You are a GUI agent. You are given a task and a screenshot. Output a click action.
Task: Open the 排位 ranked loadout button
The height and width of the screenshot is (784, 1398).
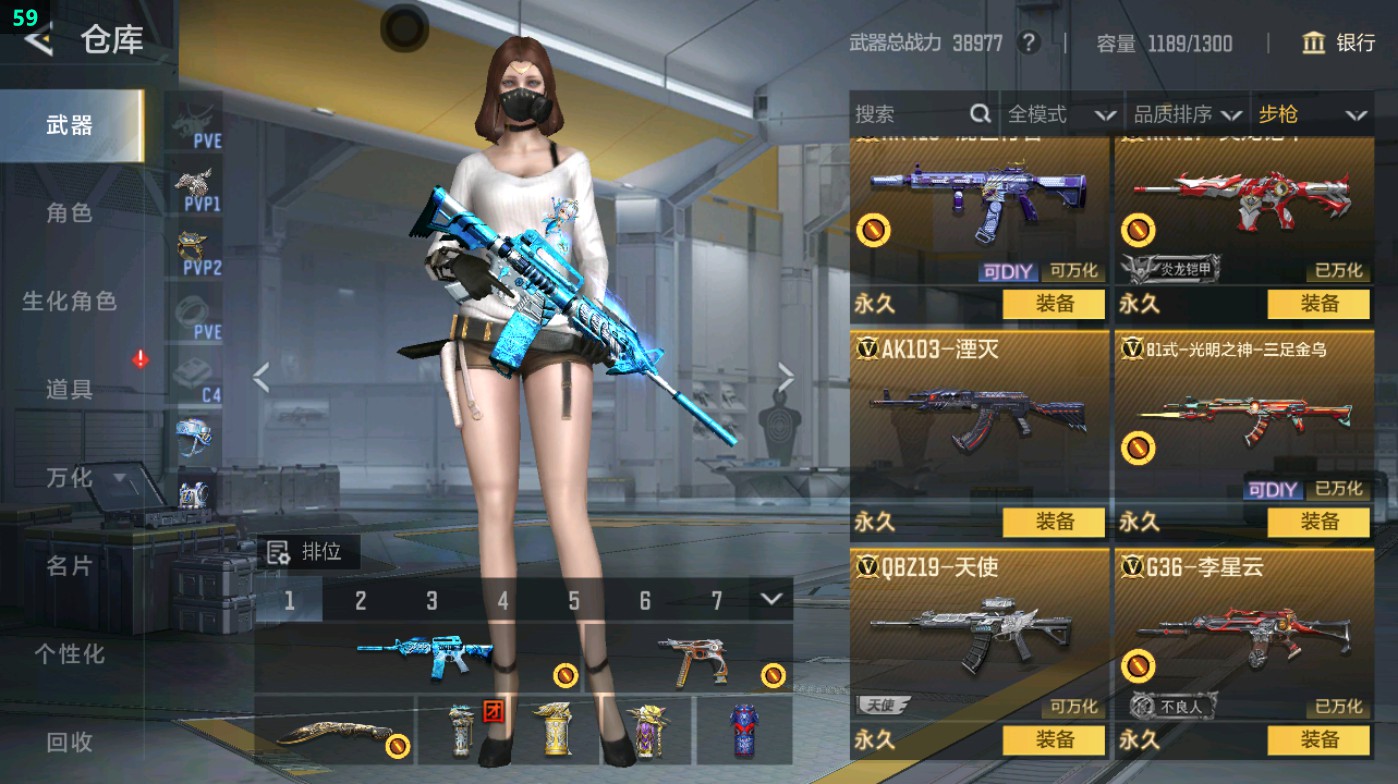pyautogui.click(x=306, y=552)
